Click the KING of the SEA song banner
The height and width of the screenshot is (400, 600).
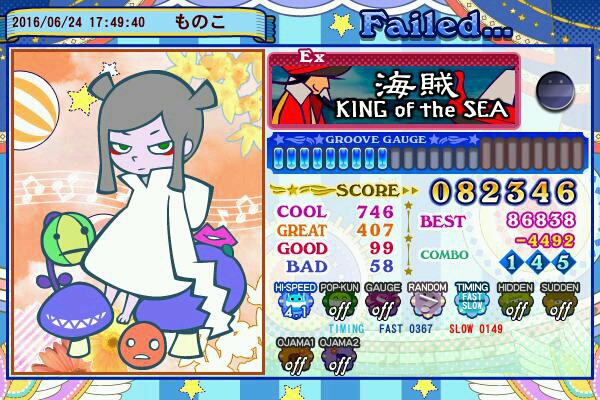click(395, 91)
